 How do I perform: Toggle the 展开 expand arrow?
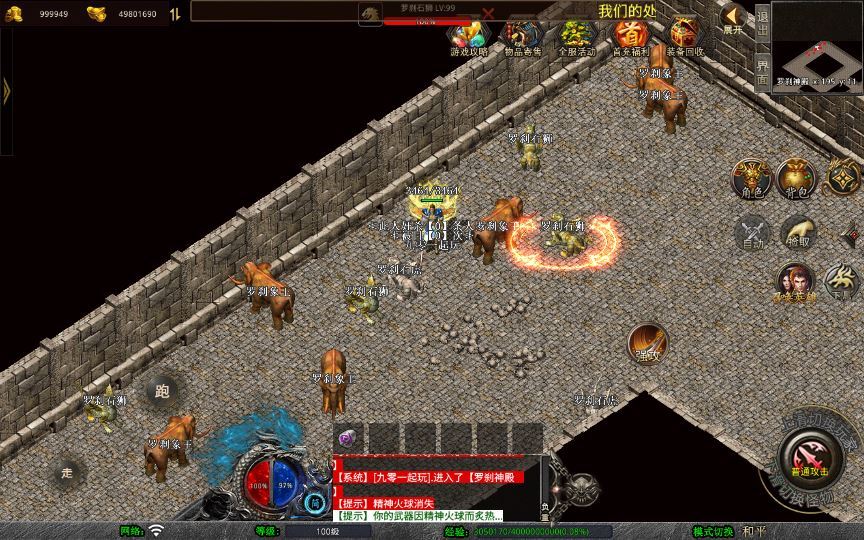(x=734, y=19)
